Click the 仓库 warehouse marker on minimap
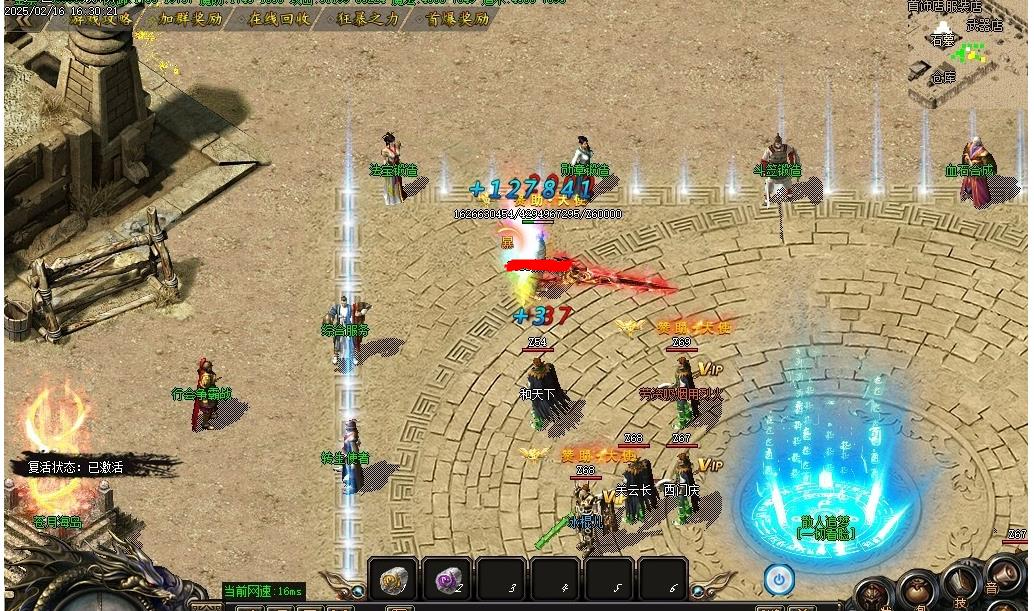 tap(943, 77)
